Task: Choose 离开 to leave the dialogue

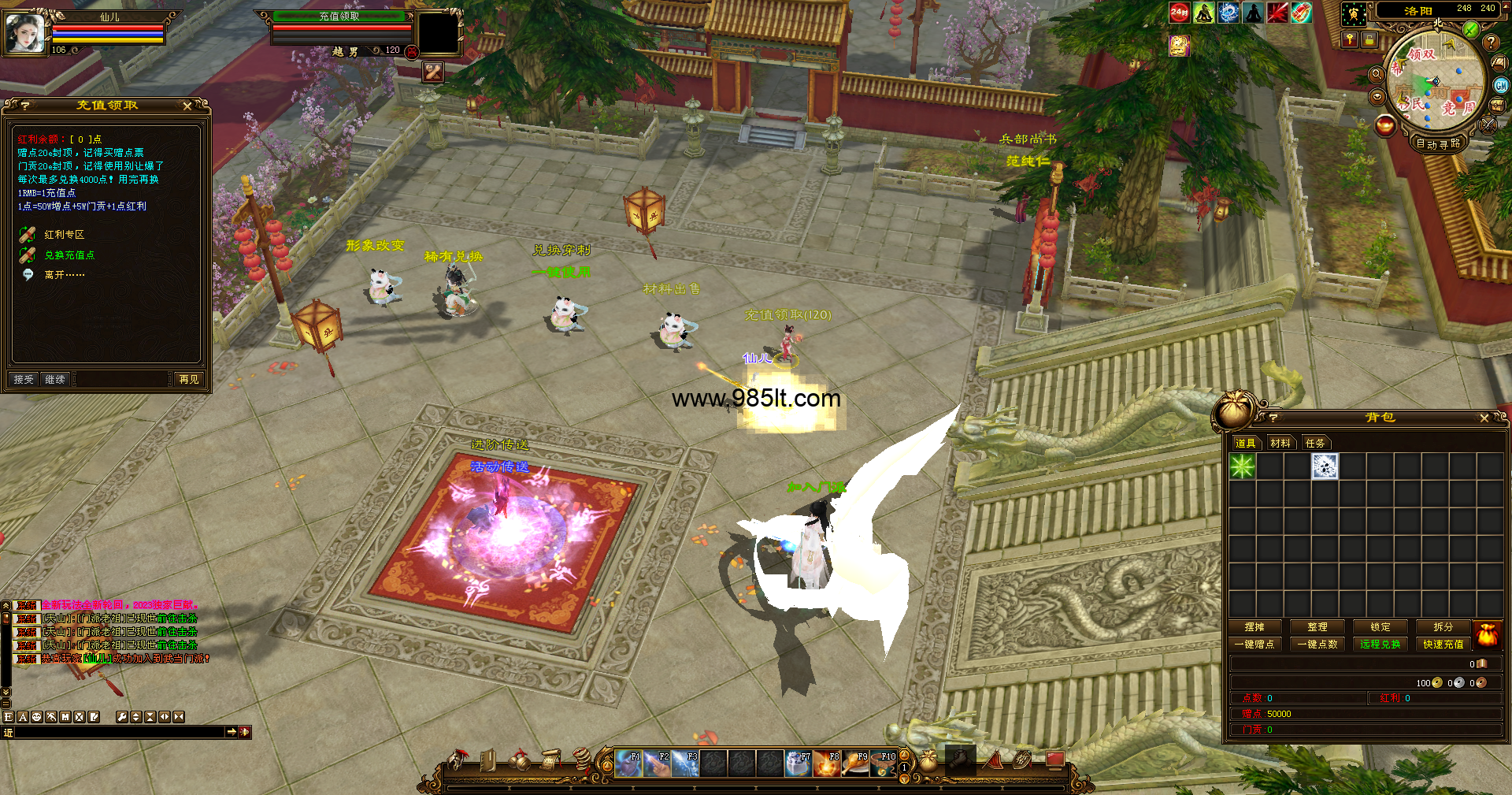Action: point(64,275)
